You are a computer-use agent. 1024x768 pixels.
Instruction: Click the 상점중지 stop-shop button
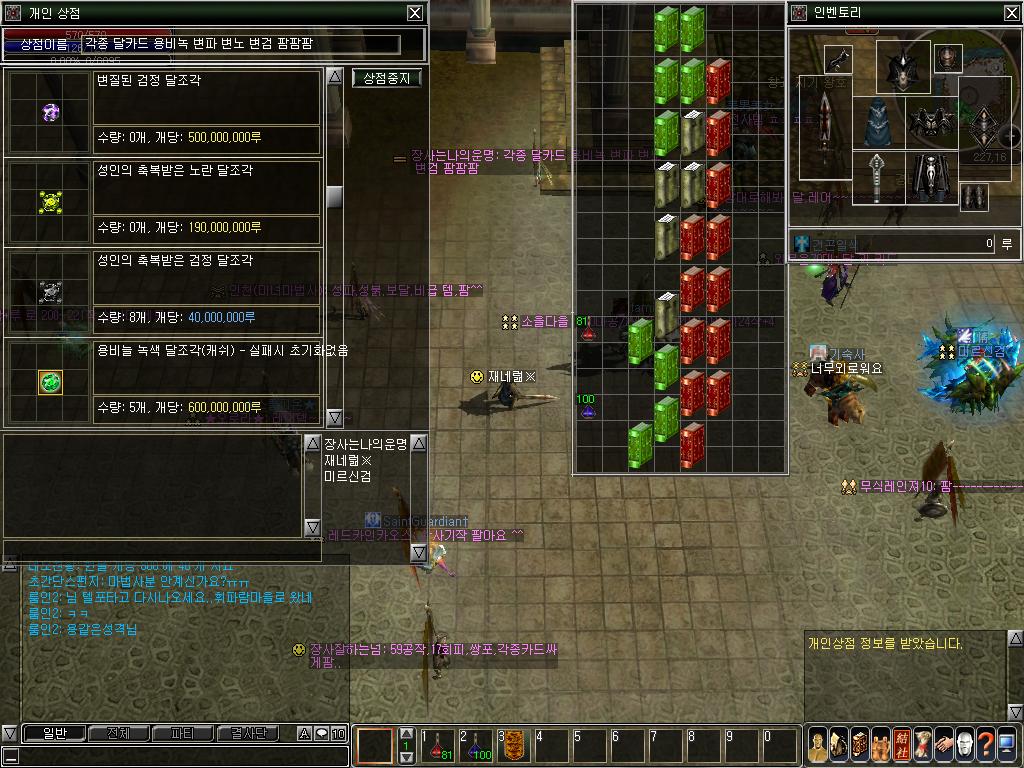[386, 78]
